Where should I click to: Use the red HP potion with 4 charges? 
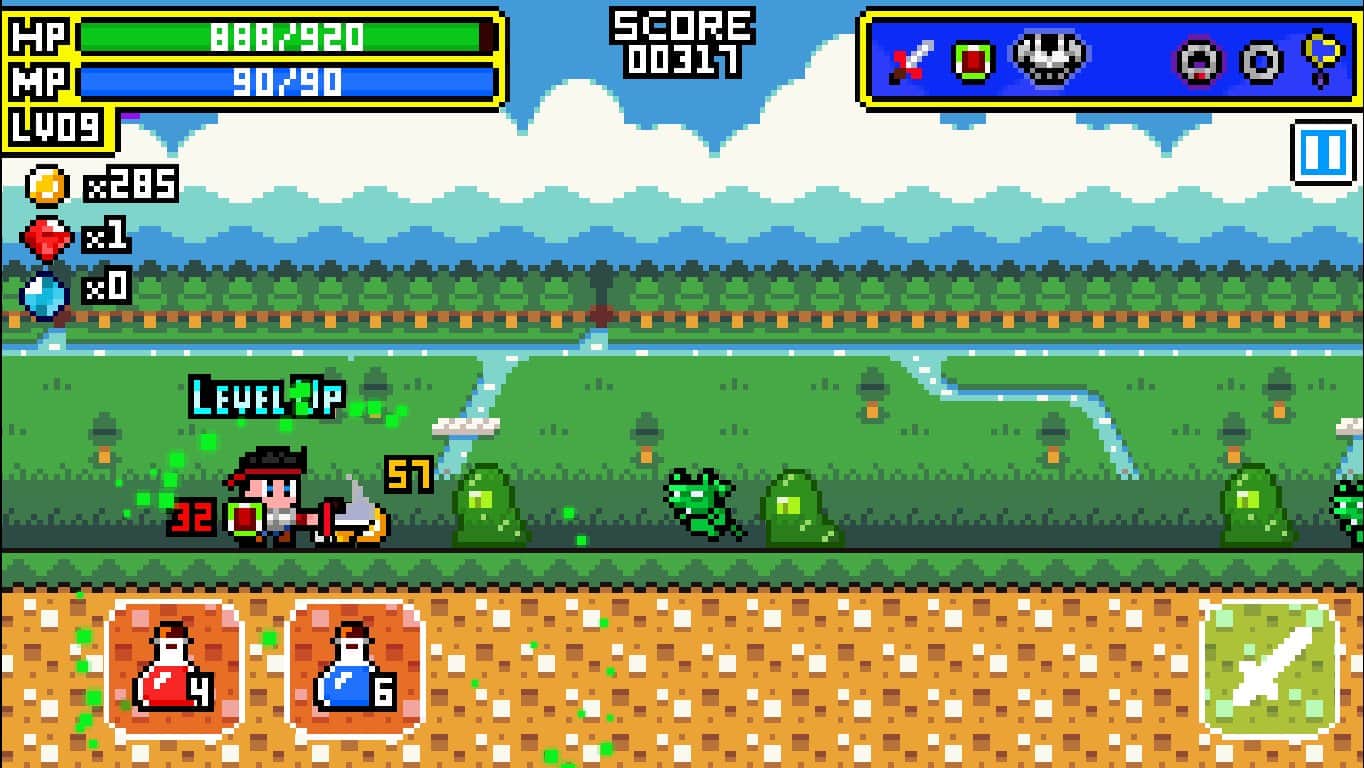(x=174, y=666)
